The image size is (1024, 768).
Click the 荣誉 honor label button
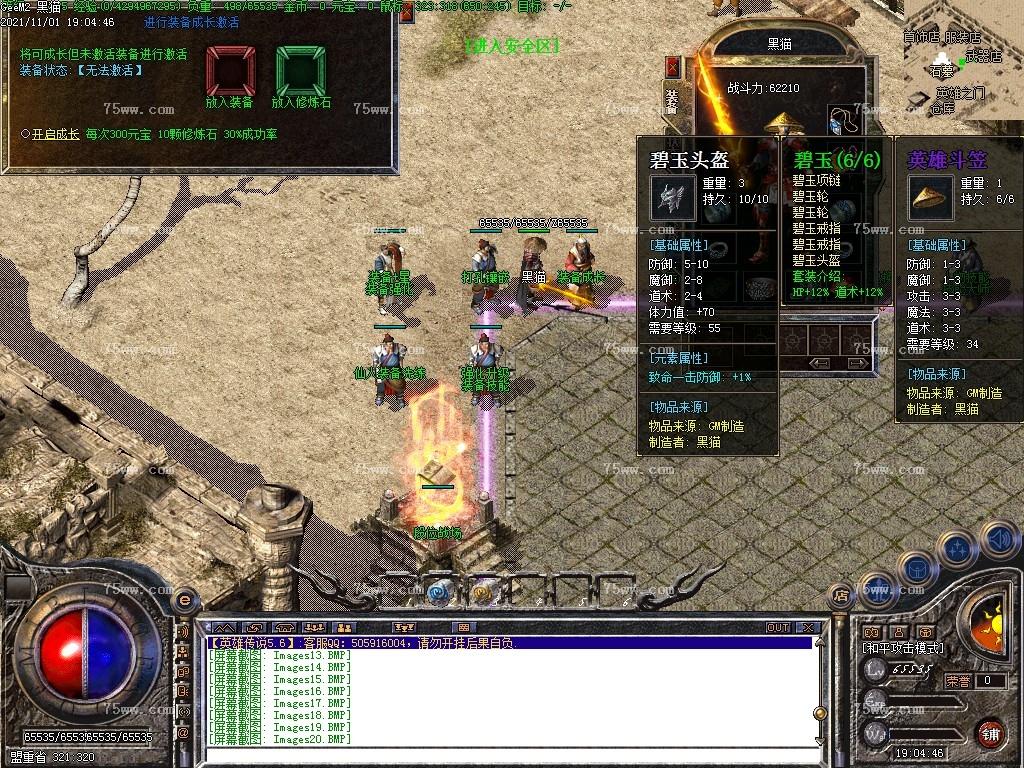pos(958,681)
